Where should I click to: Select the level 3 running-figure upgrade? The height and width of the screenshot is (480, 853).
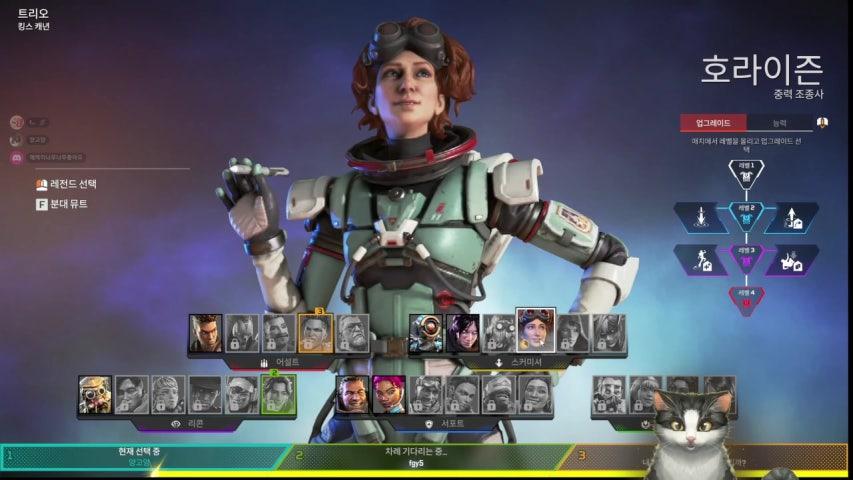pyautogui.click(x=700, y=259)
